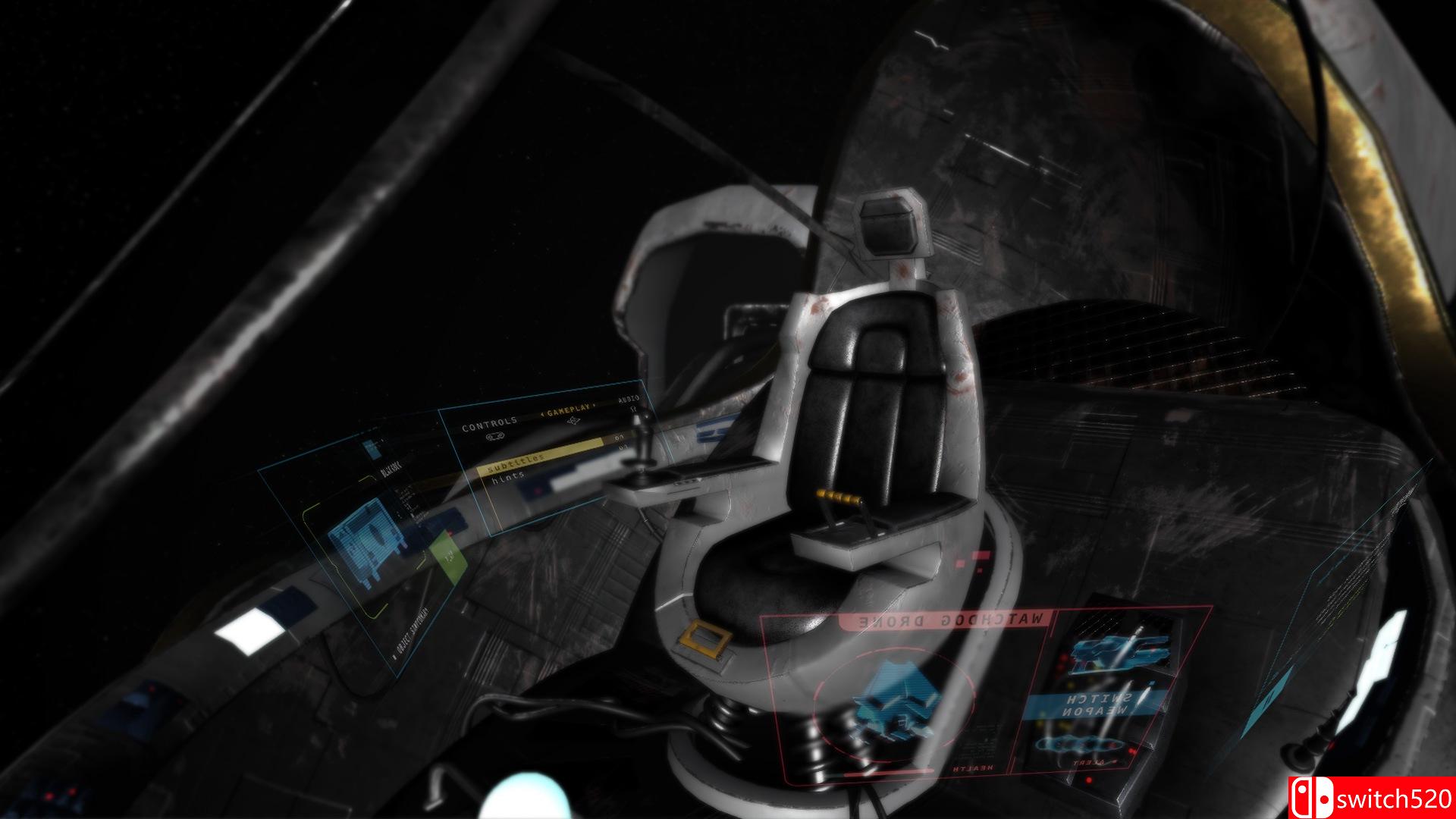1456x819 pixels.
Task: Click the right arrow beside GAMEPLAY
Action: coord(594,404)
